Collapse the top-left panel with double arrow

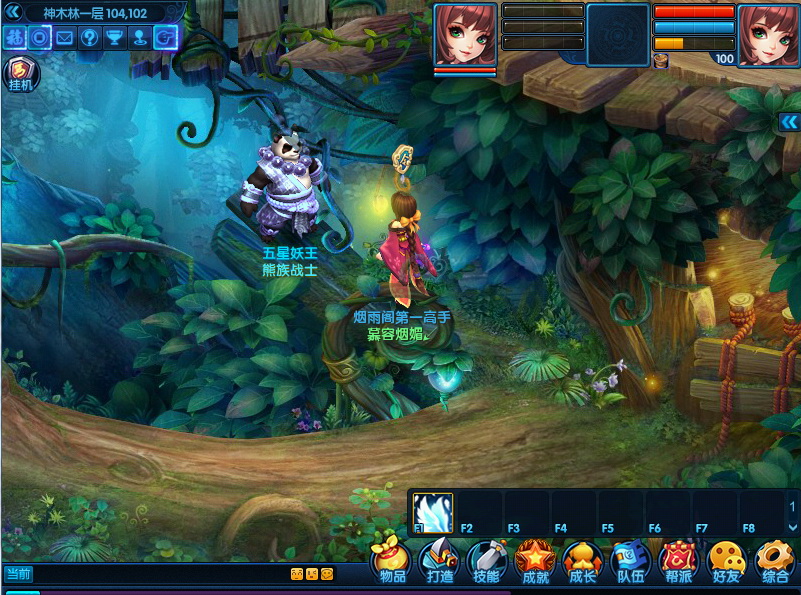point(12,11)
